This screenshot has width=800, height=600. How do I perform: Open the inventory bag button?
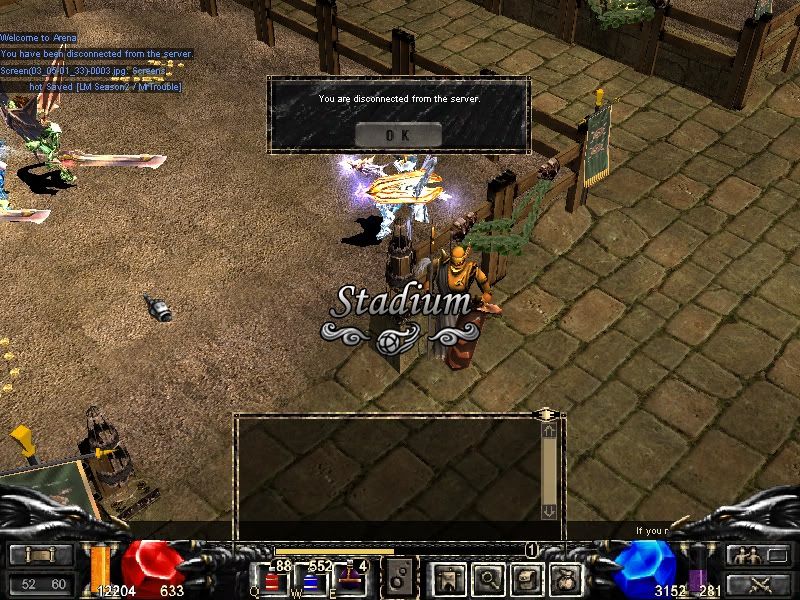point(567,577)
